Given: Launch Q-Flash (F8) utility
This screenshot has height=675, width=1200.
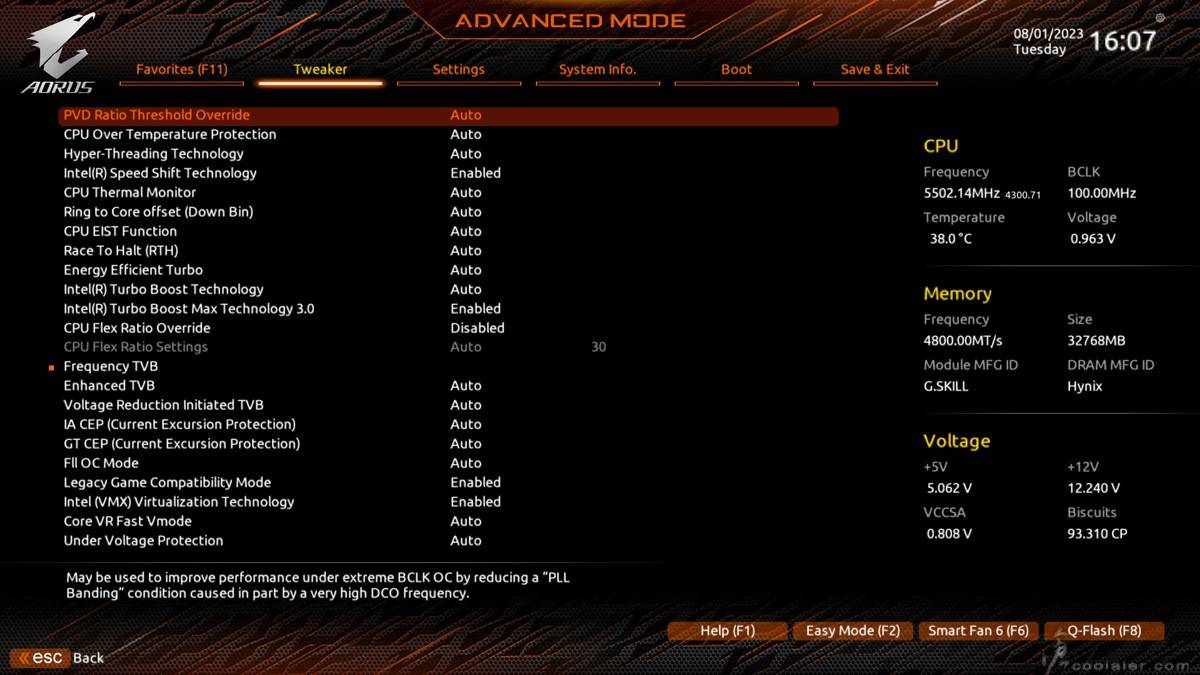Looking at the screenshot, I should click(1104, 631).
